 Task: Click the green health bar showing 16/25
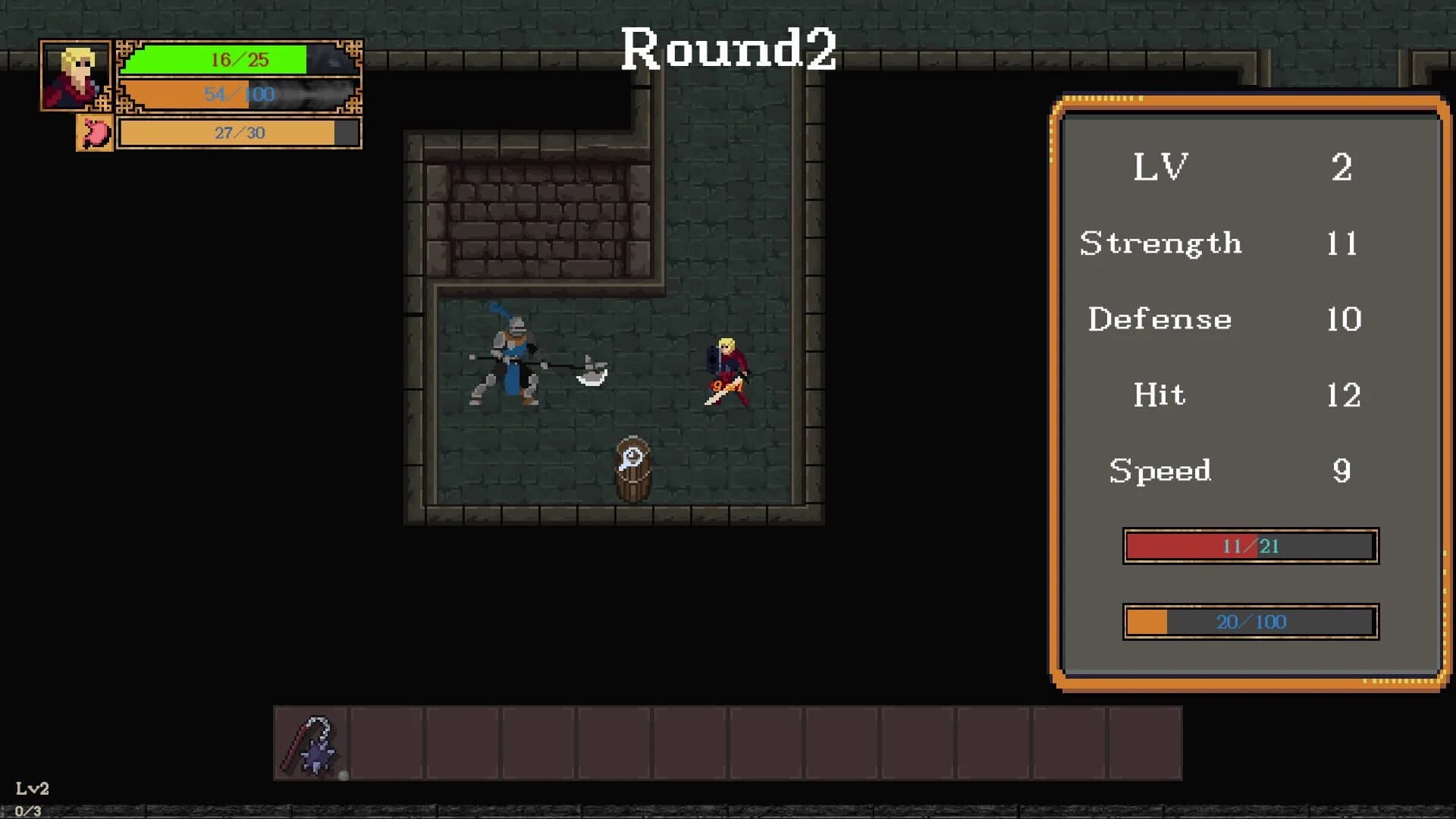pos(239,60)
